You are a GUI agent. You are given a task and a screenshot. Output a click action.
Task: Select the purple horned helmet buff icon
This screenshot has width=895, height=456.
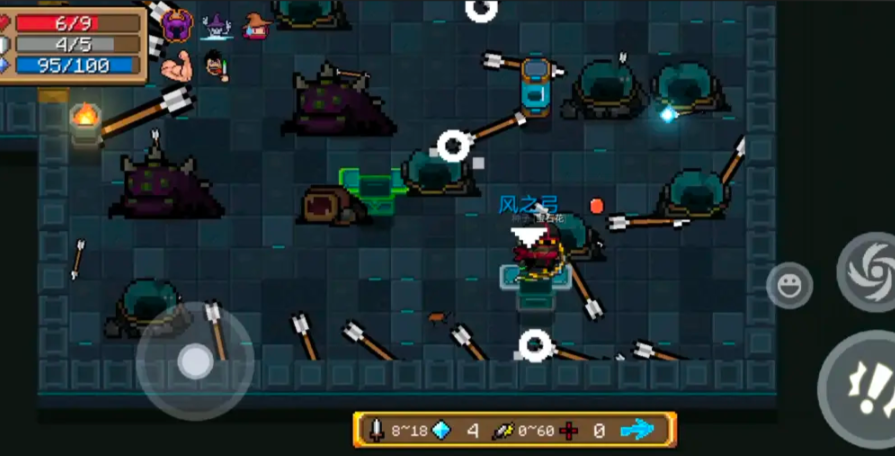(178, 25)
